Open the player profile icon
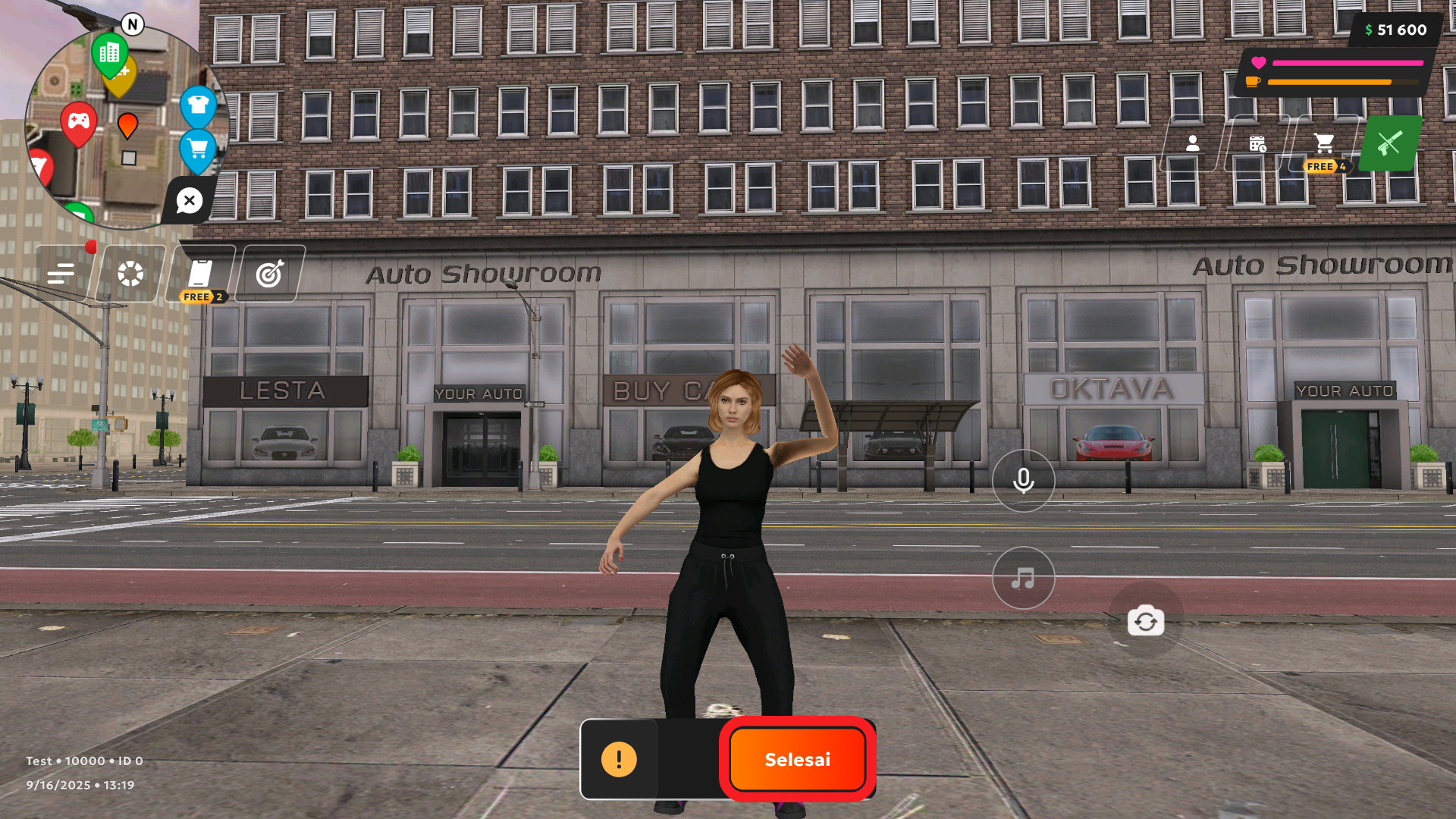The image size is (1456, 819). pos(1193,143)
